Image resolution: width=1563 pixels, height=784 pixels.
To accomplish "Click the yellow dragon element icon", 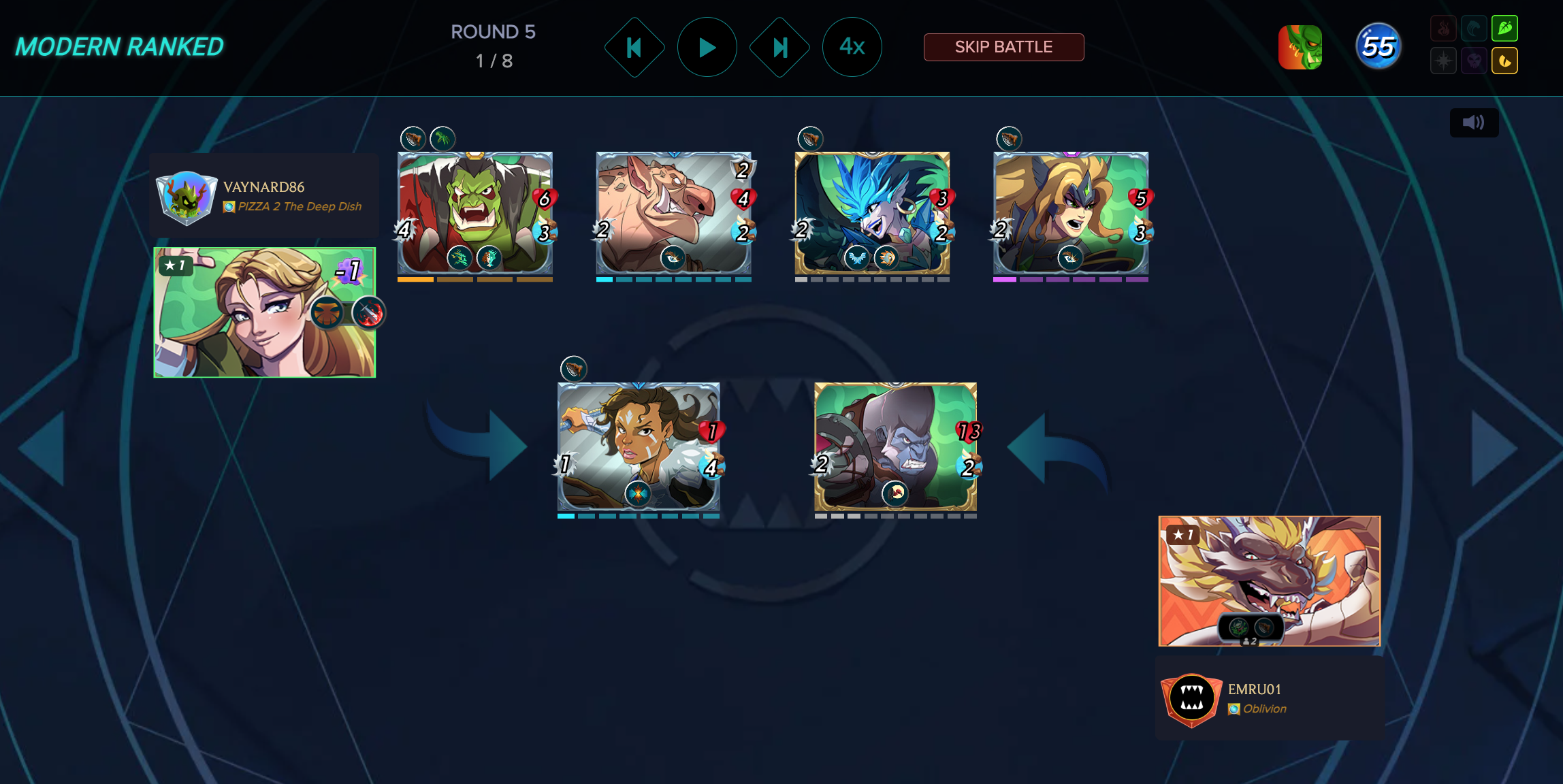I will (1504, 61).
